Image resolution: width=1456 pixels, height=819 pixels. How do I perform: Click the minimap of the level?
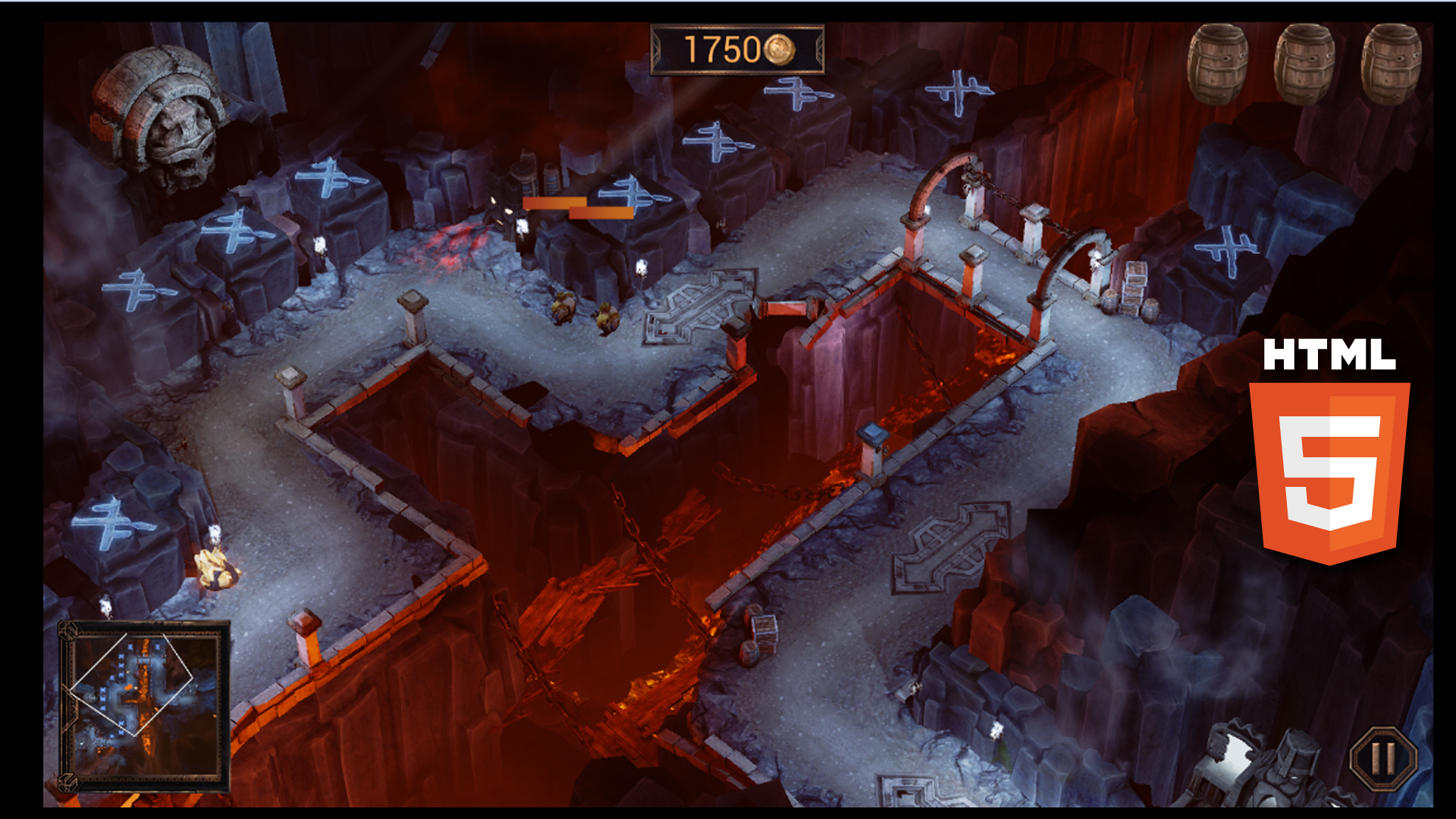coord(144,706)
